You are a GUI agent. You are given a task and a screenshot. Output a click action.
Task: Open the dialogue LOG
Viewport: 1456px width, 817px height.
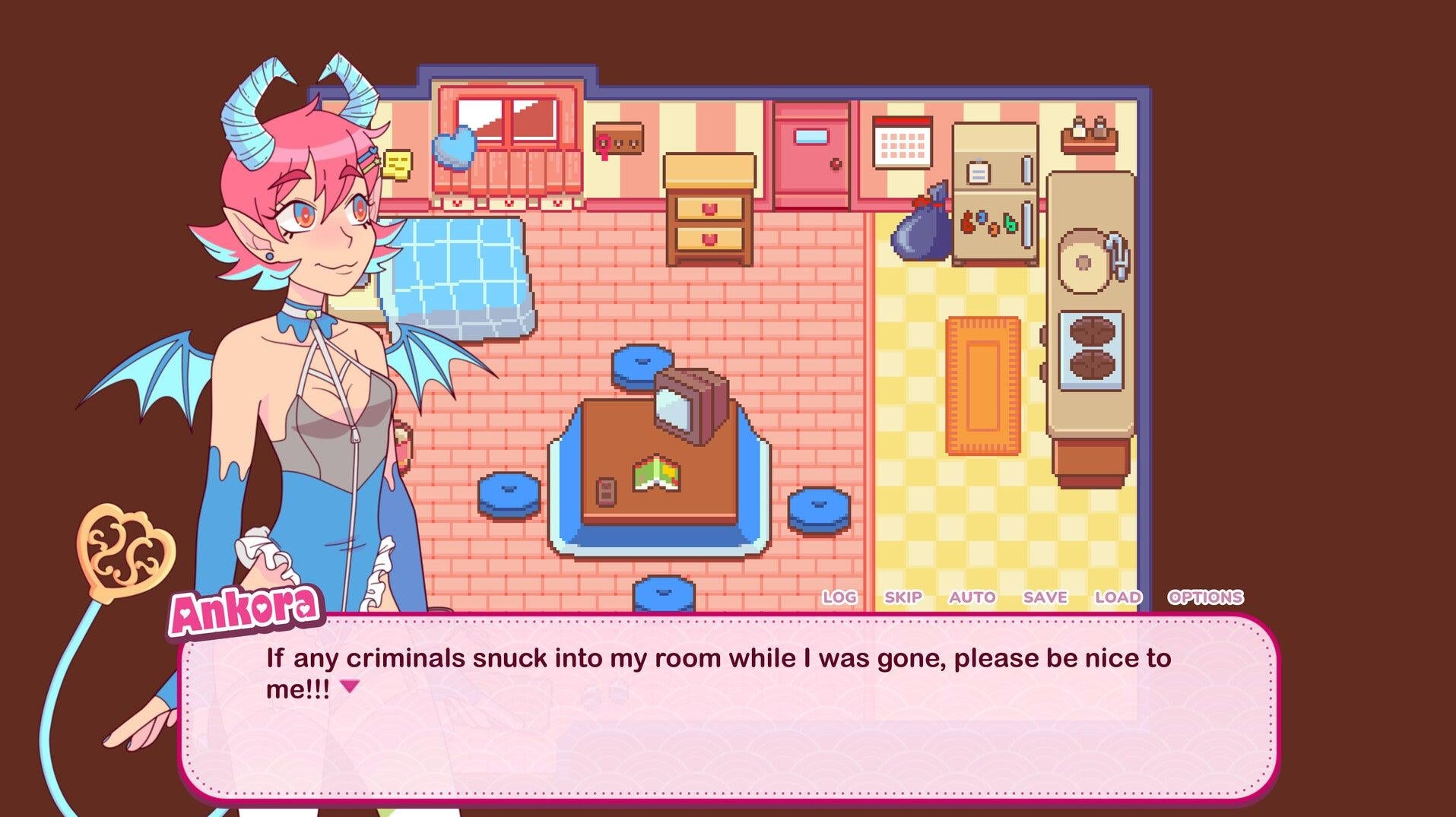point(839,597)
